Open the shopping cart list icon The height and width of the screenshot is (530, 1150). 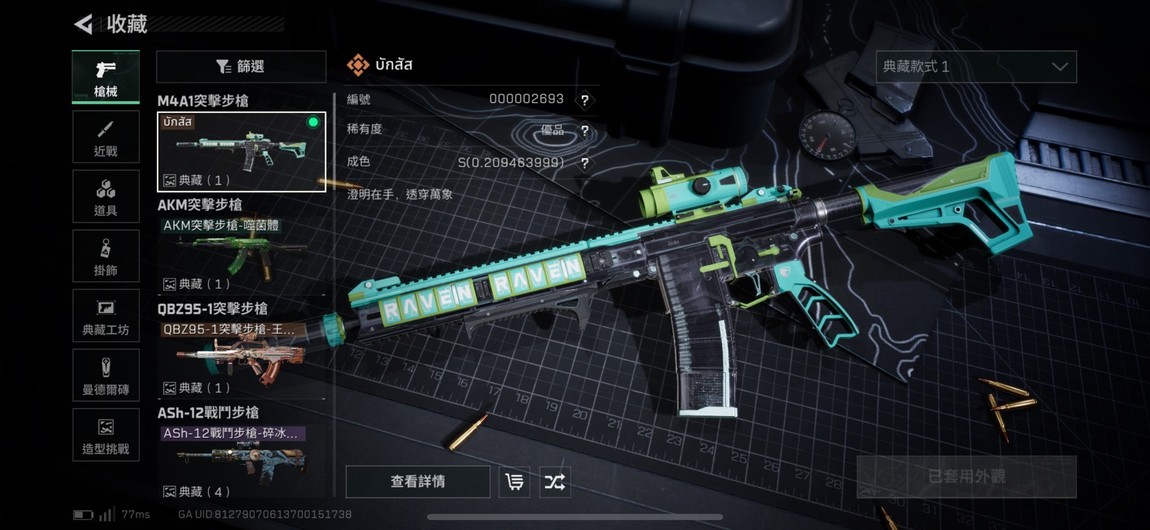click(515, 482)
